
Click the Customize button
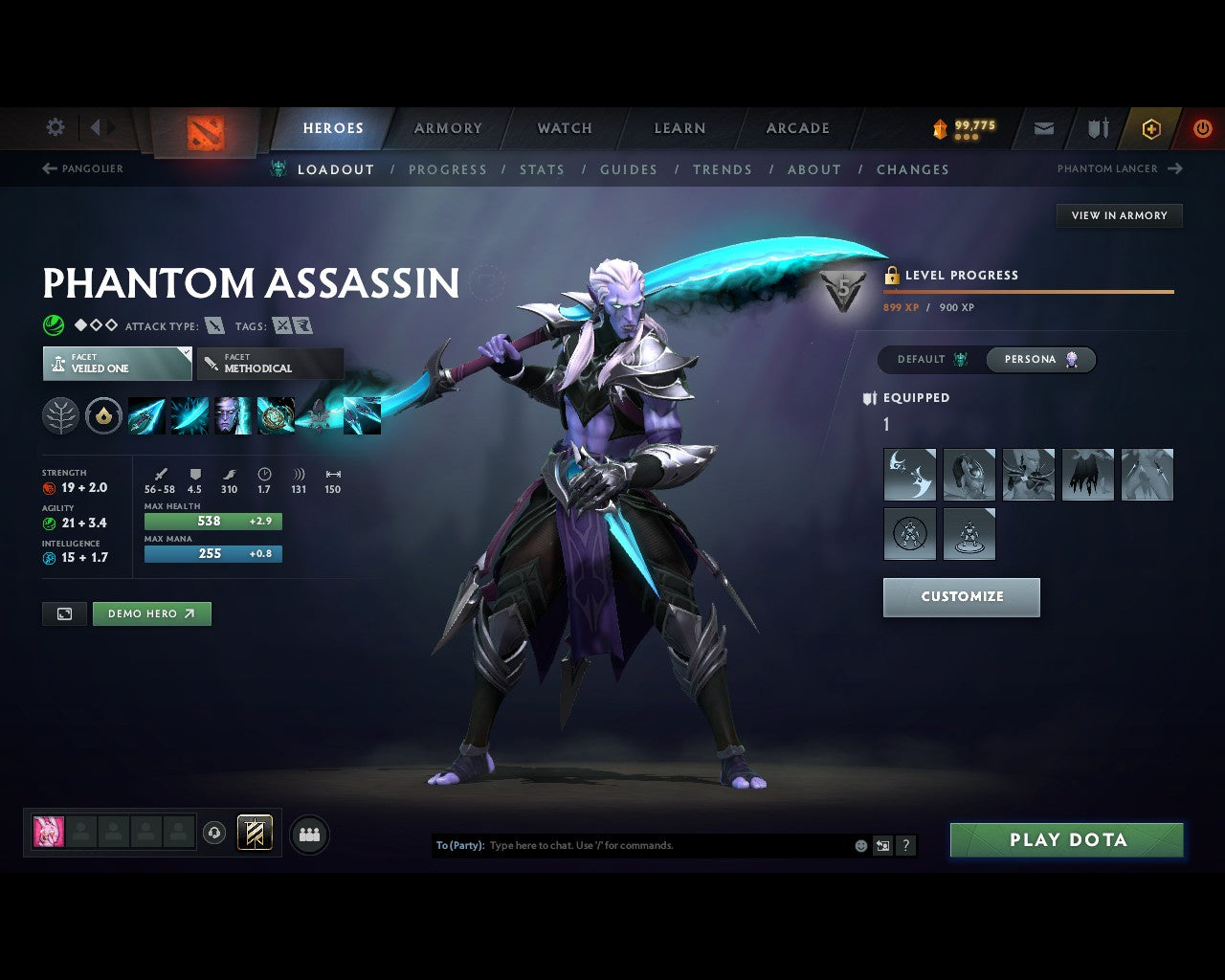point(961,596)
